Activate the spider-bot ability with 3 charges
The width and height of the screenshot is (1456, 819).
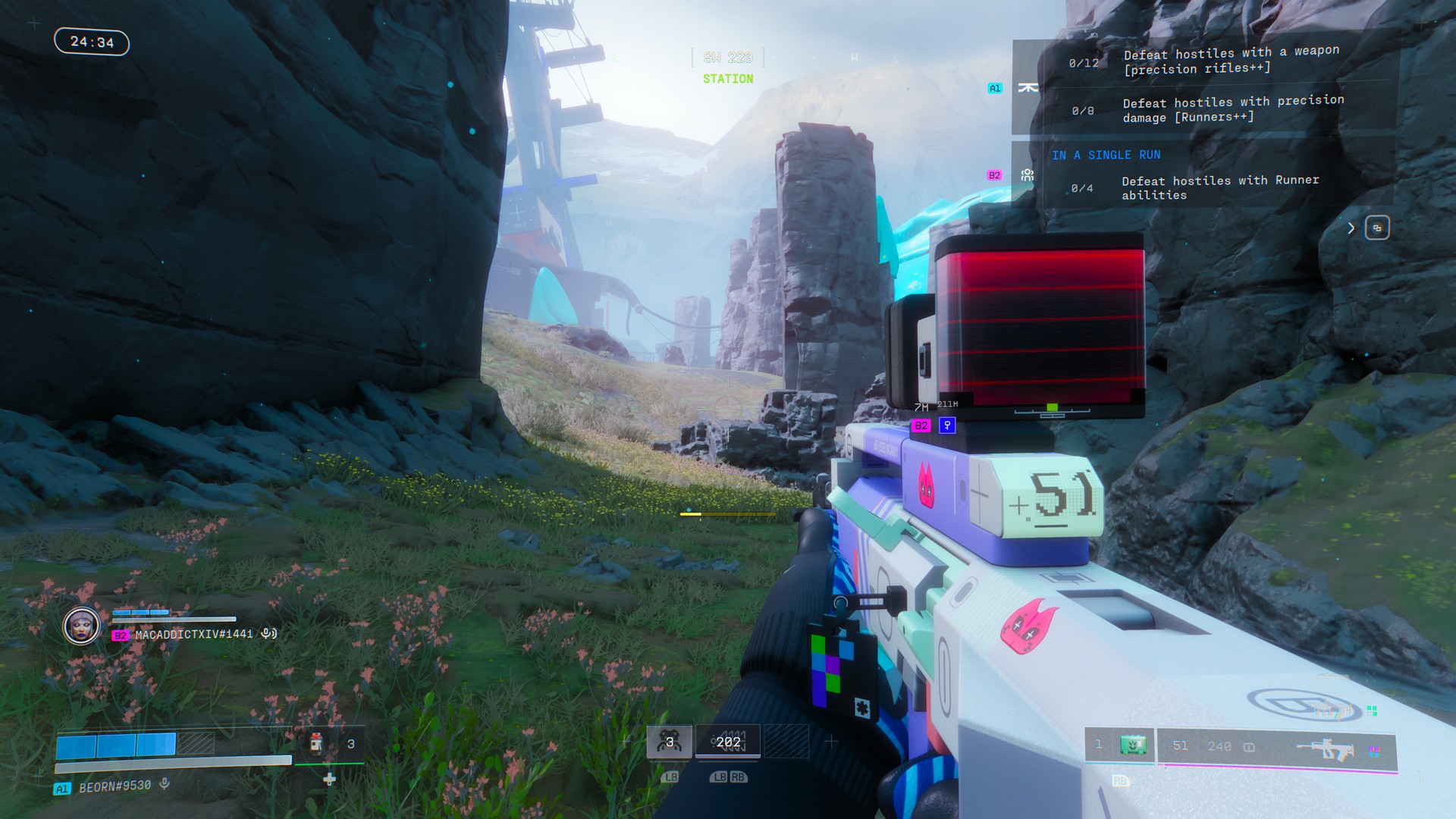pos(669,742)
